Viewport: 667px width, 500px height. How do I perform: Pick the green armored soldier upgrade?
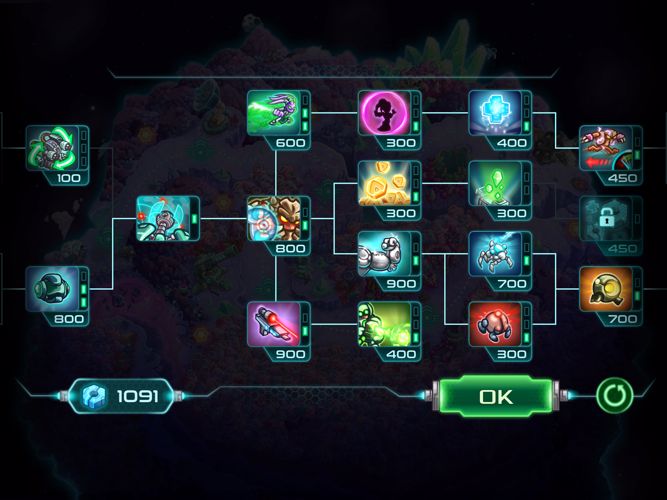point(384,325)
